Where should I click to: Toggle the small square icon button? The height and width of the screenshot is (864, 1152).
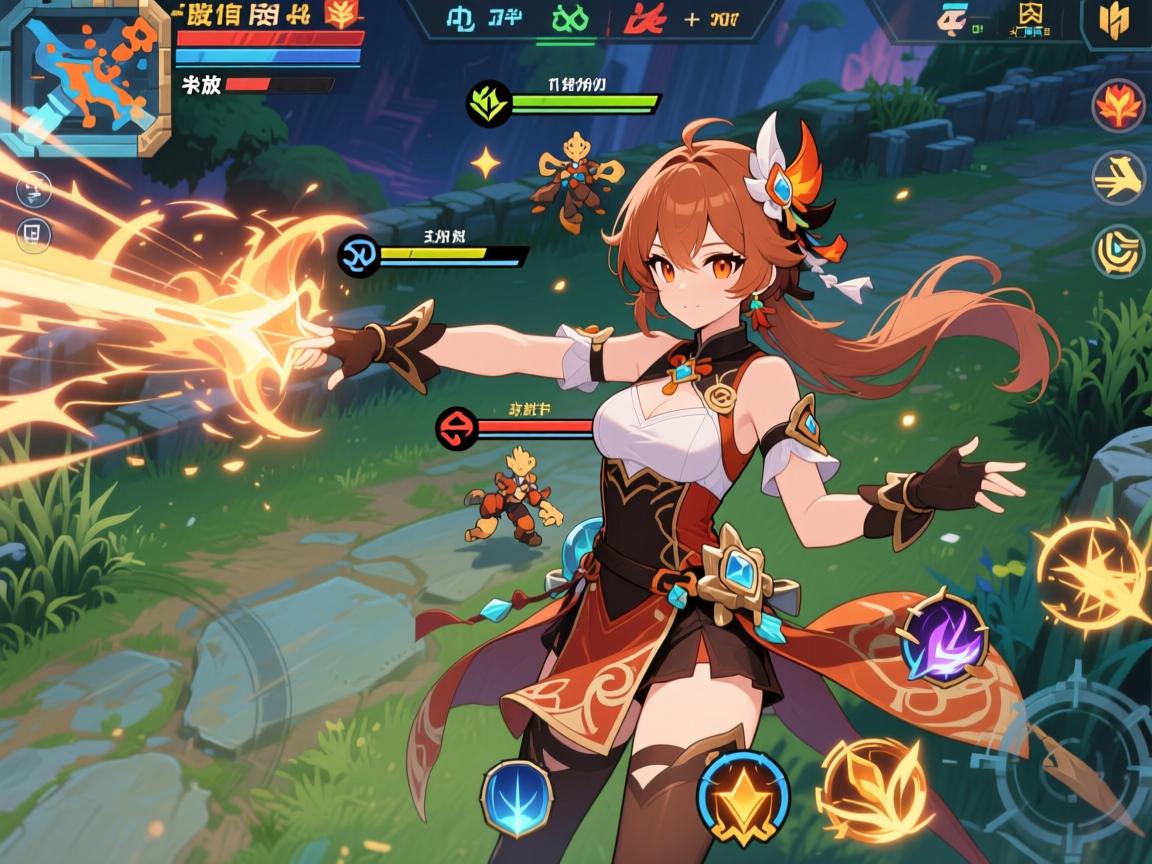pos(33,234)
